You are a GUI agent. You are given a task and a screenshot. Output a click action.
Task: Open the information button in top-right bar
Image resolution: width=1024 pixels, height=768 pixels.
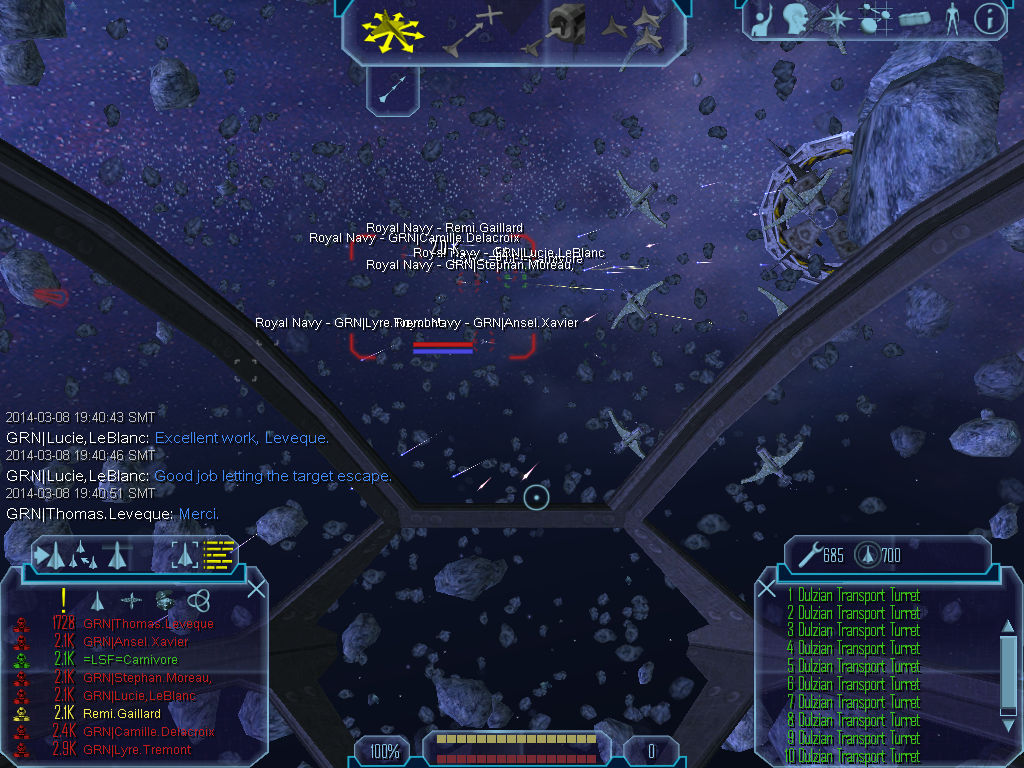tap(989, 20)
